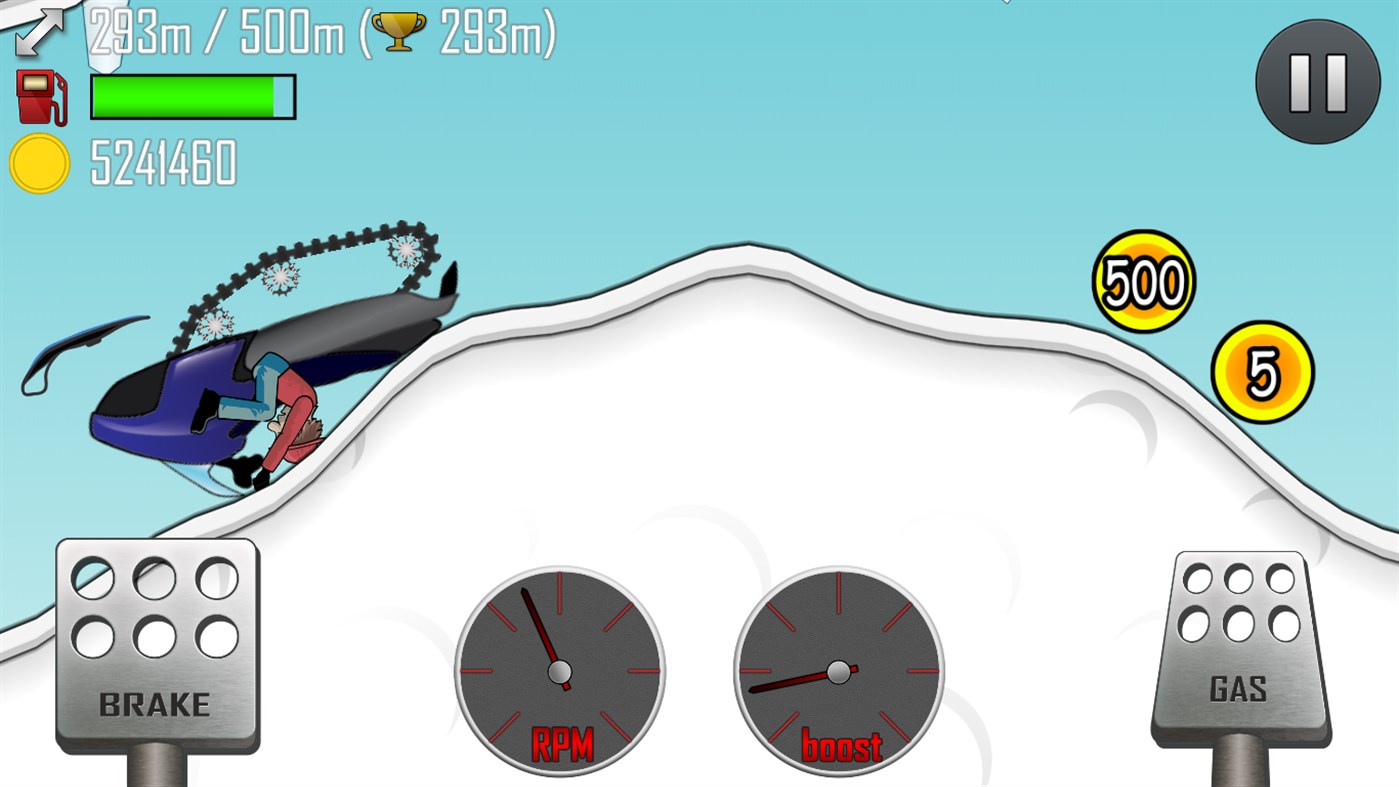Tap the boost needle
This screenshot has width=1399, height=787.
point(790,683)
